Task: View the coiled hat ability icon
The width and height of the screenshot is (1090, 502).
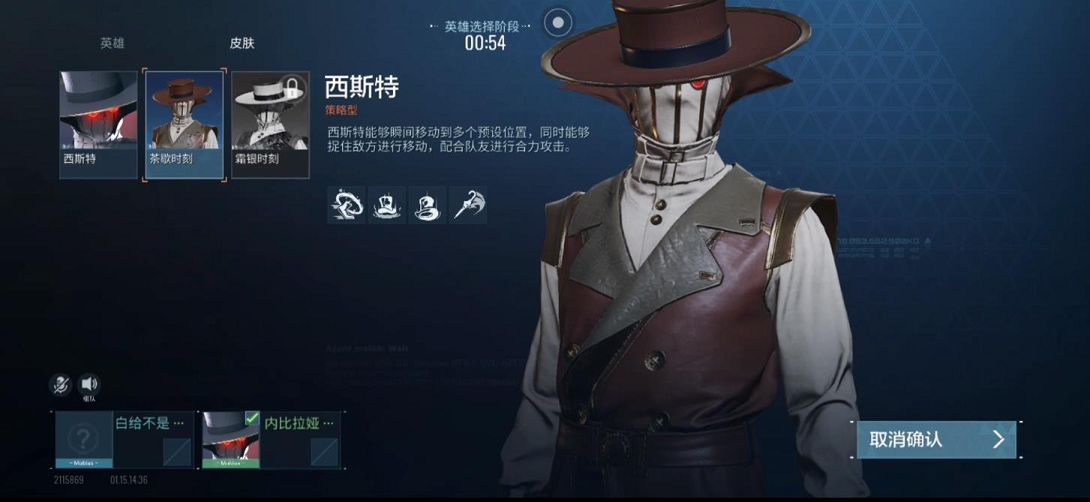Action: [x=428, y=205]
